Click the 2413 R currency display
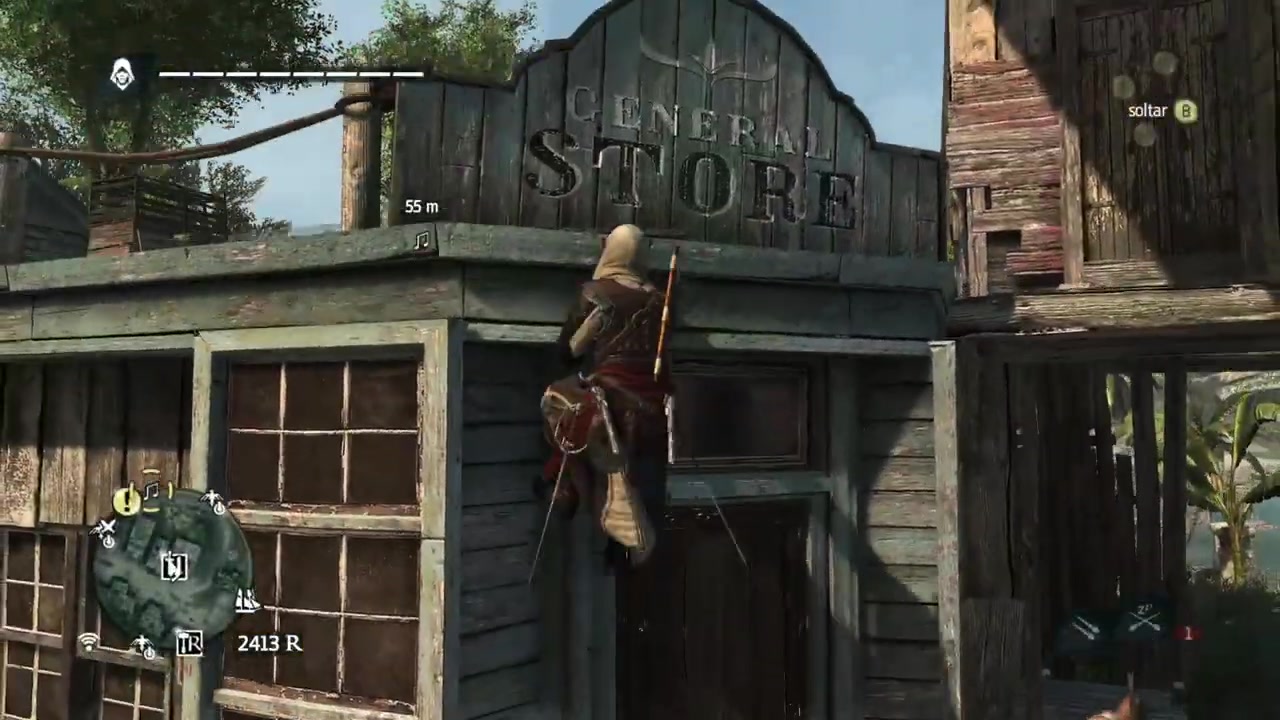The height and width of the screenshot is (720, 1280). (268, 643)
